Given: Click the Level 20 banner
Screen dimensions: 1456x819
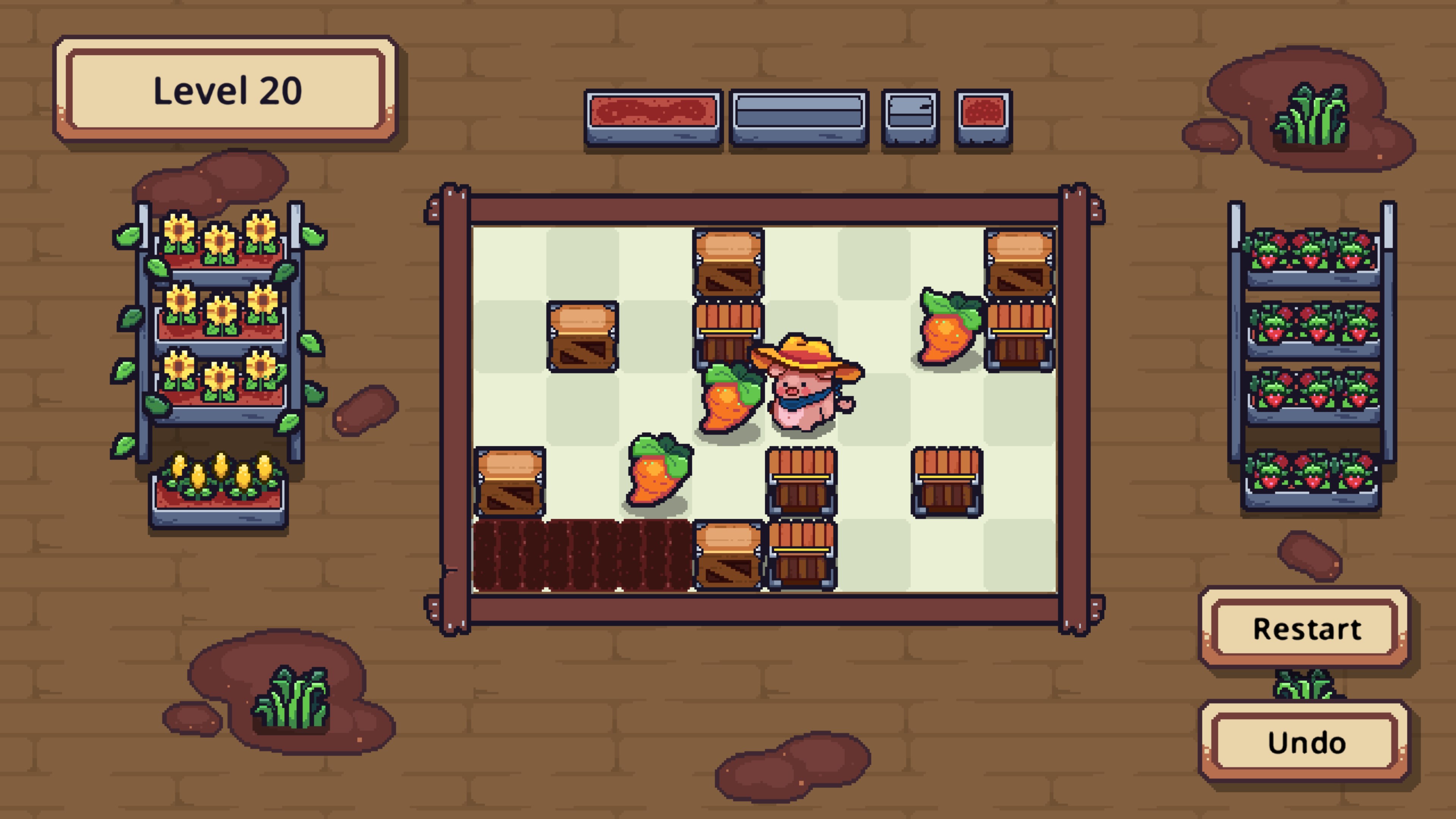Looking at the screenshot, I should [x=226, y=88].
